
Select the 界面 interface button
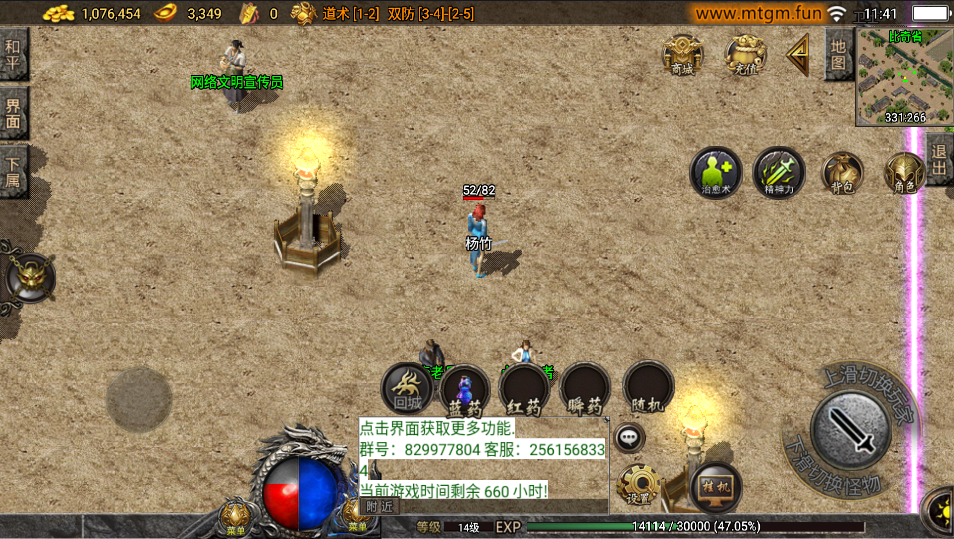coord(13,113)
